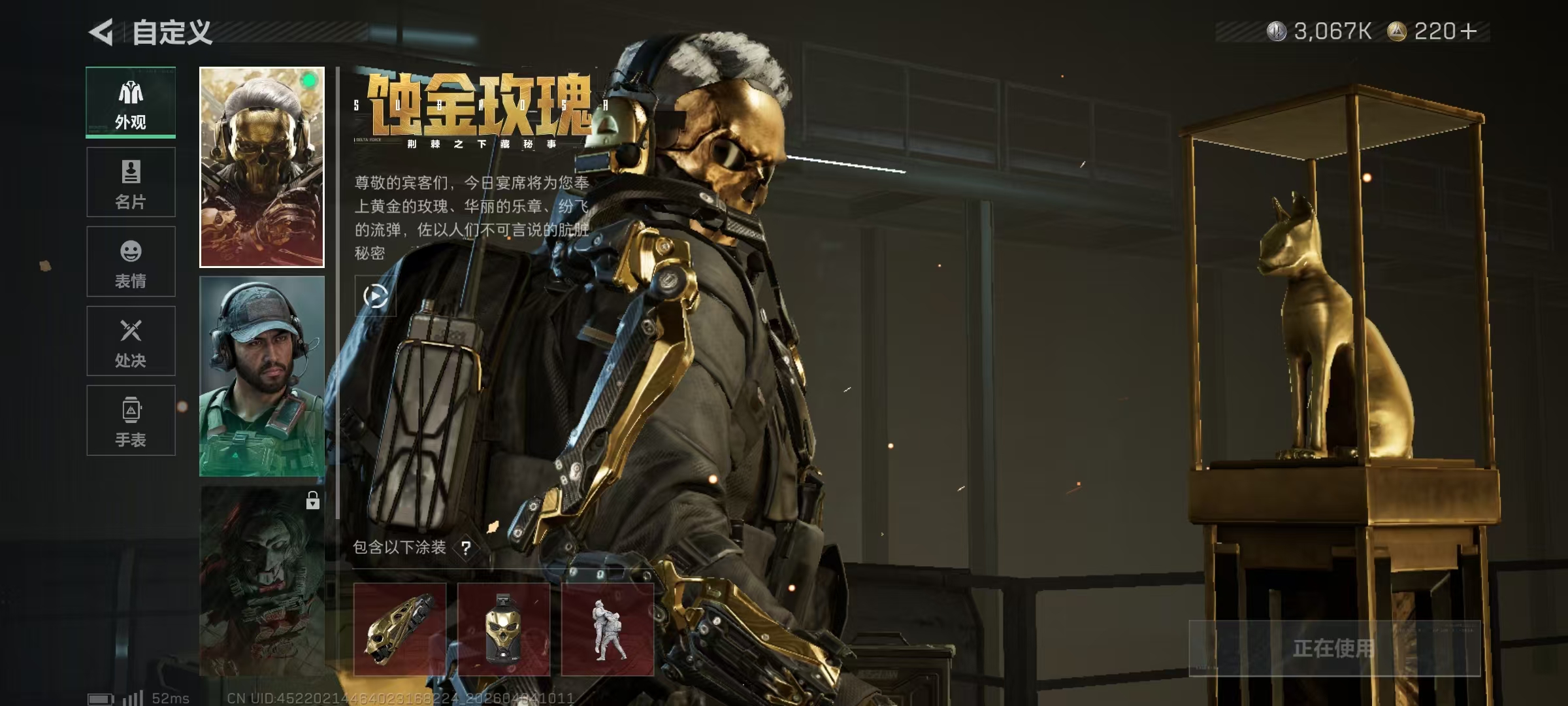Choose the bearded operator with cap skin
The width and height of the screenshot is (1568, 706).
(261, 376)
